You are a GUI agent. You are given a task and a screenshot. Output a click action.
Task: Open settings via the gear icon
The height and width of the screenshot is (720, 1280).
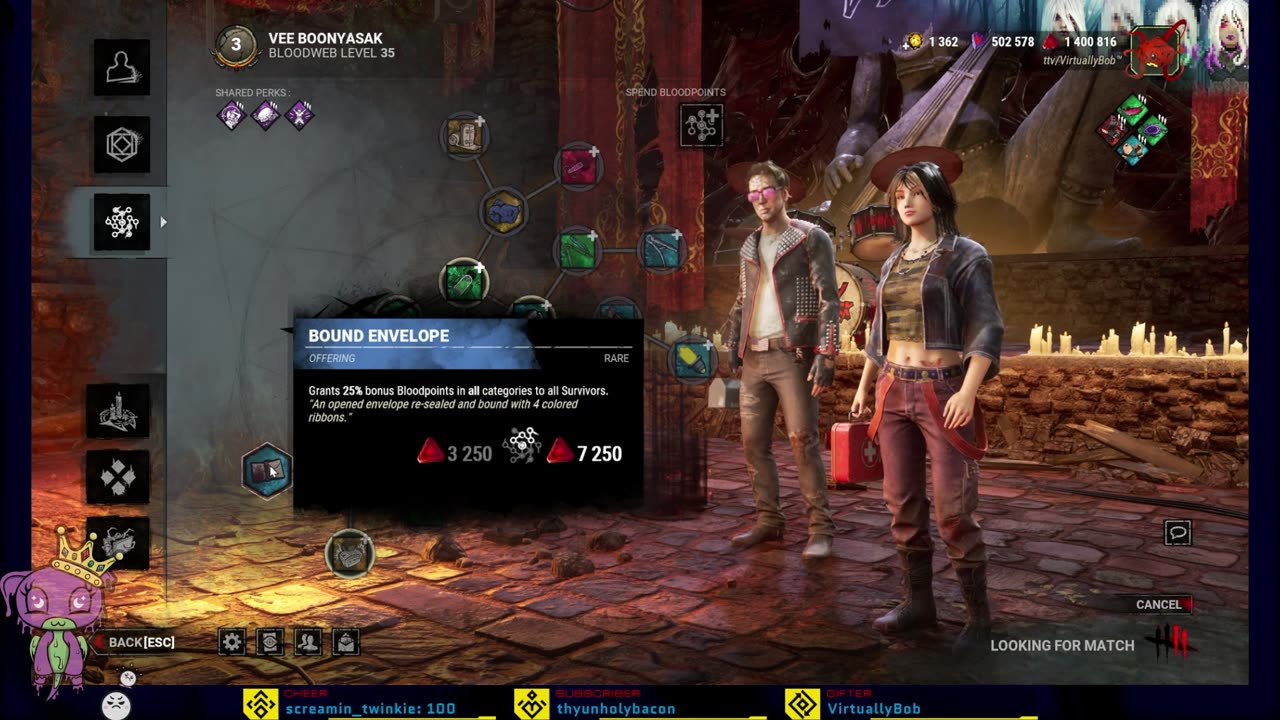(x=232, y=642)
